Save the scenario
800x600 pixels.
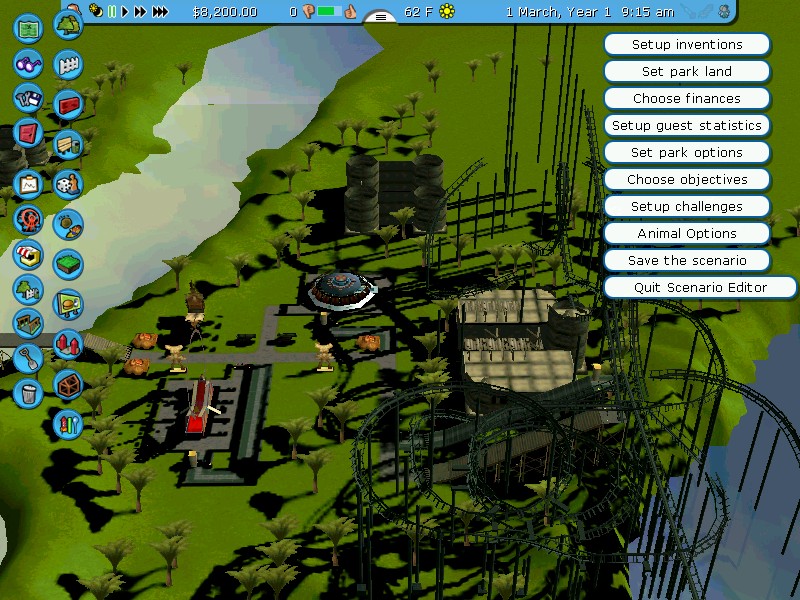tap(687, 261)
